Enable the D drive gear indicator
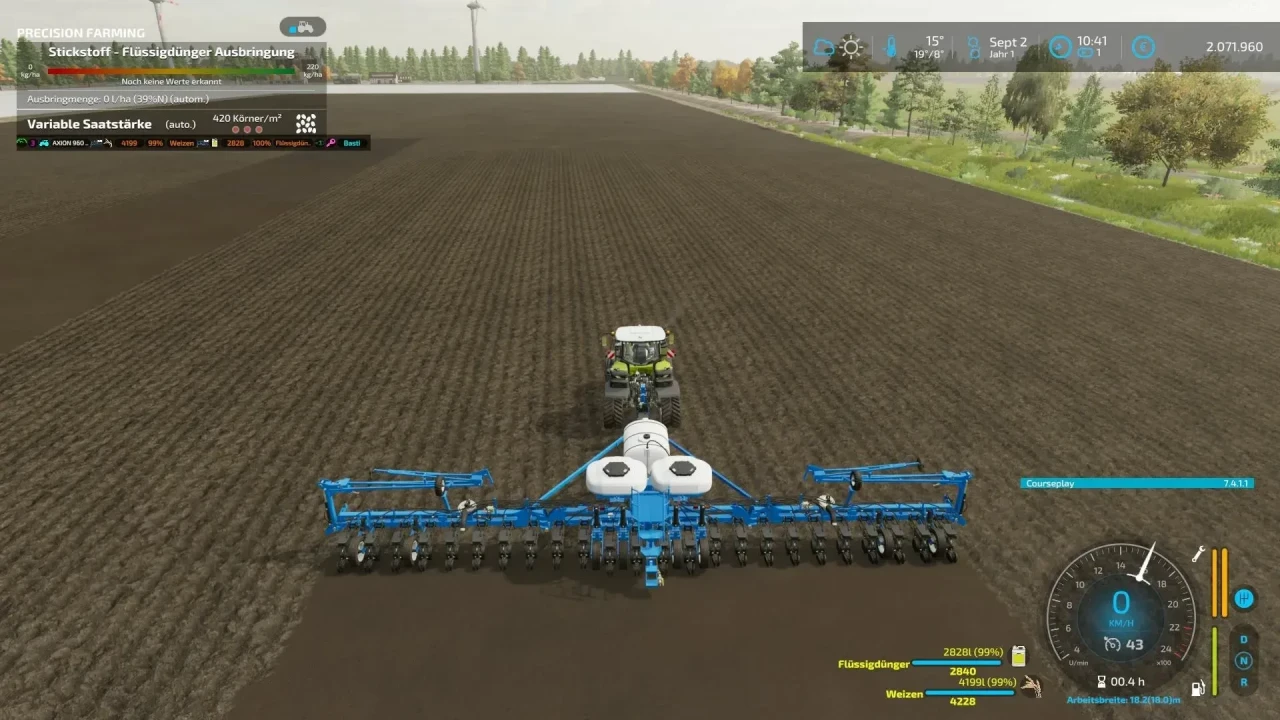 coord(1242,637)
